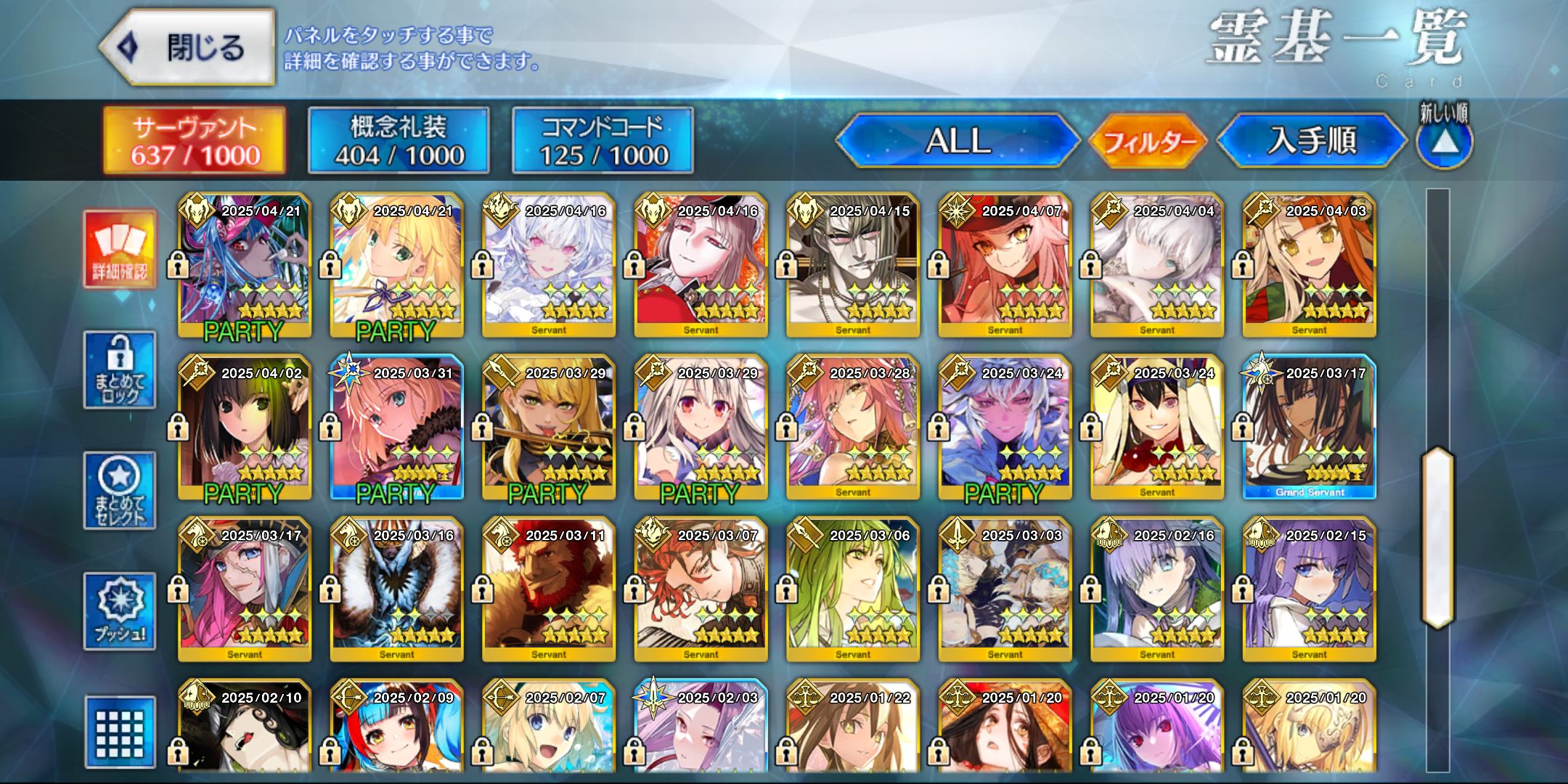Switch to the 概念礼装 tab
Viewport: 1568px width, 784px height.
[x=399, y=141]
